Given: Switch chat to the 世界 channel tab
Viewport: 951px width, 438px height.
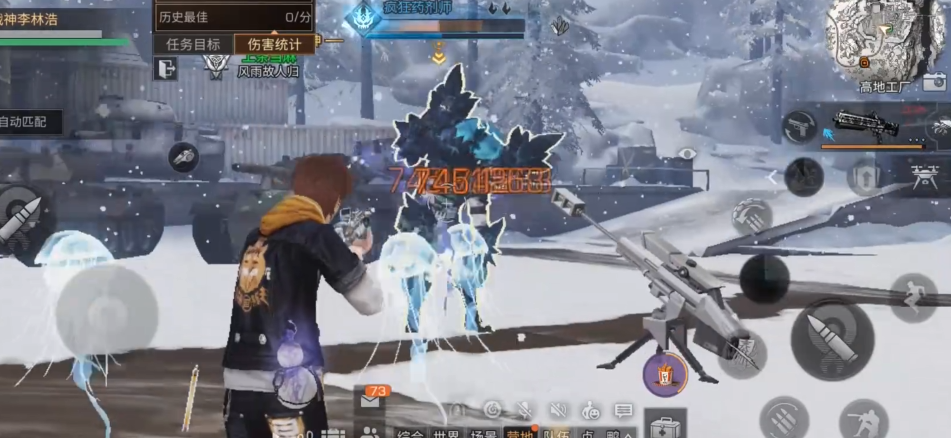Looking at the screenshot, I should click(447, 433).
